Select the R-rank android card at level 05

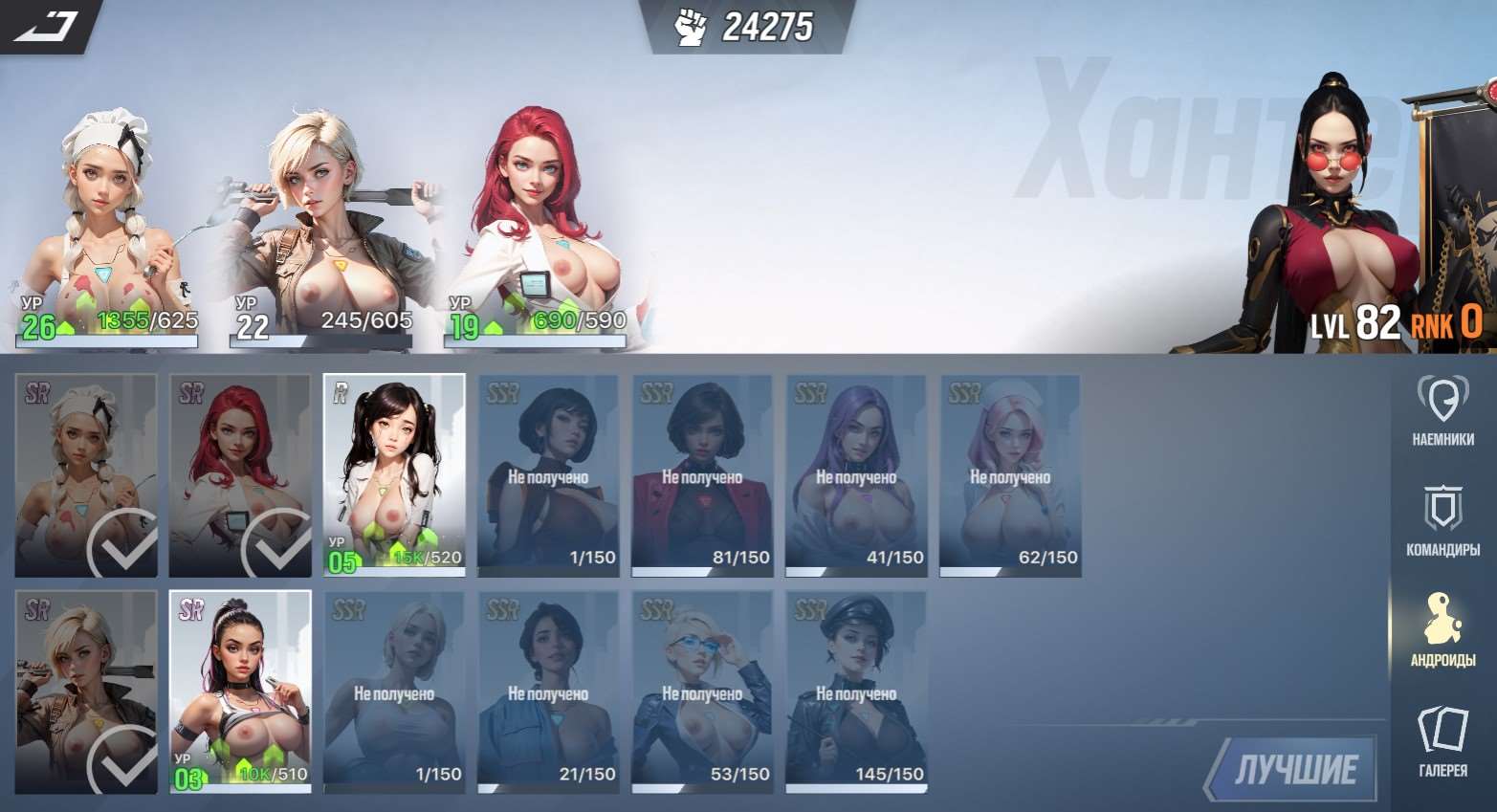(394, 475)
